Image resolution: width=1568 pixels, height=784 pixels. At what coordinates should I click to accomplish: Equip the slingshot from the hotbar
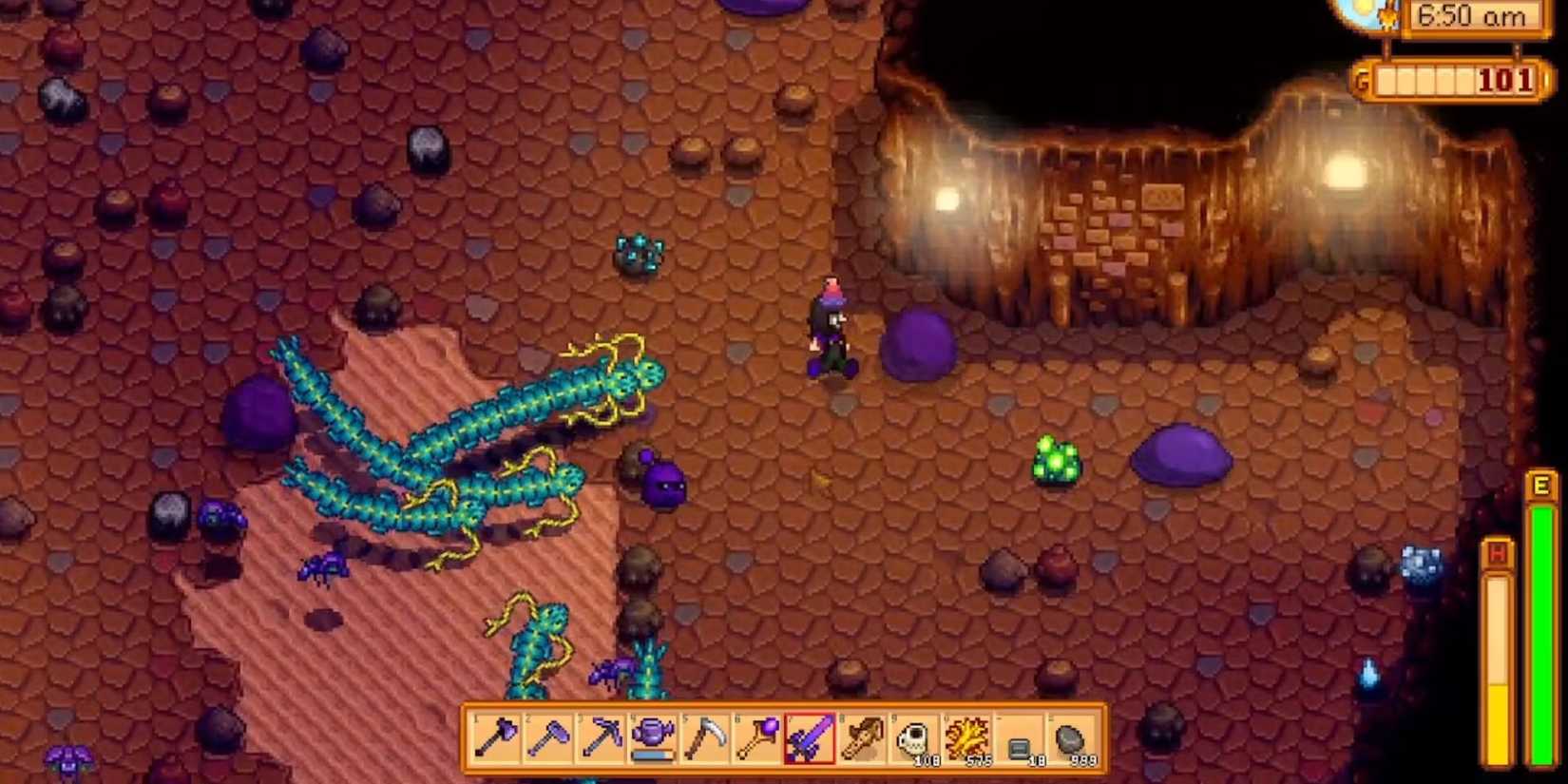click(862, 738)
